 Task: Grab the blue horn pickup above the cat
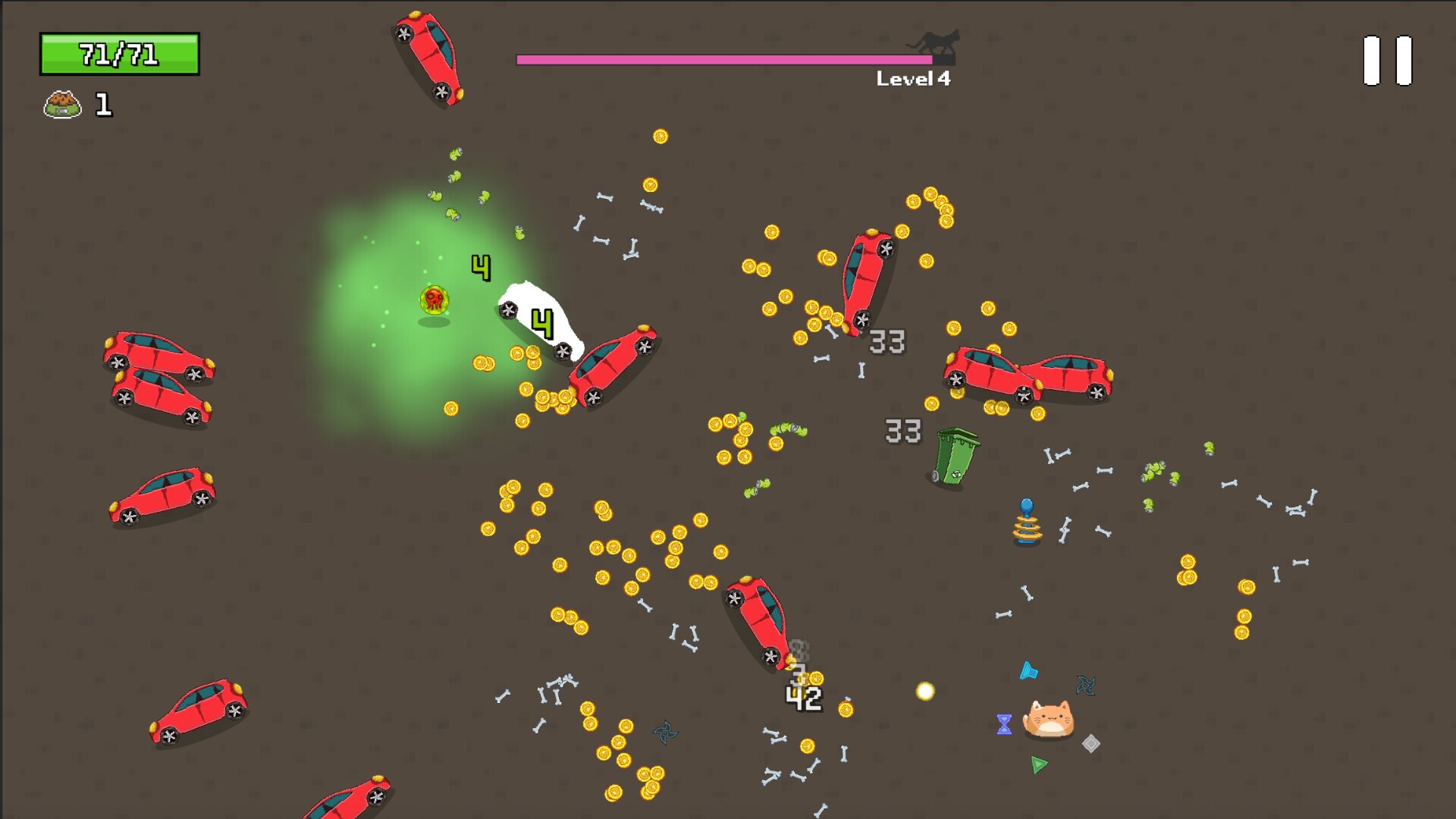click(1029, 670)
